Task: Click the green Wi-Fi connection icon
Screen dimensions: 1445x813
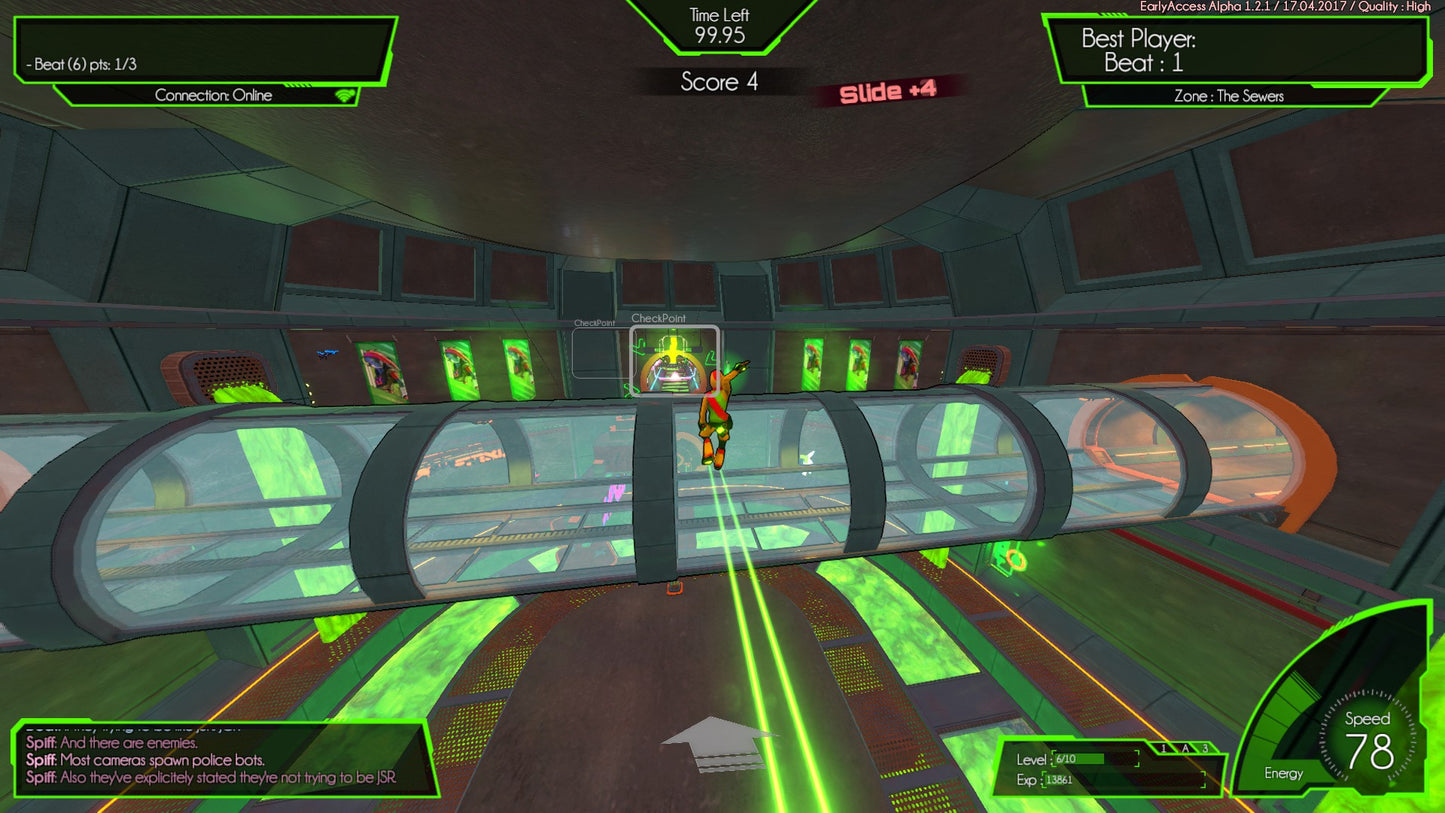Action: point(345,95)
